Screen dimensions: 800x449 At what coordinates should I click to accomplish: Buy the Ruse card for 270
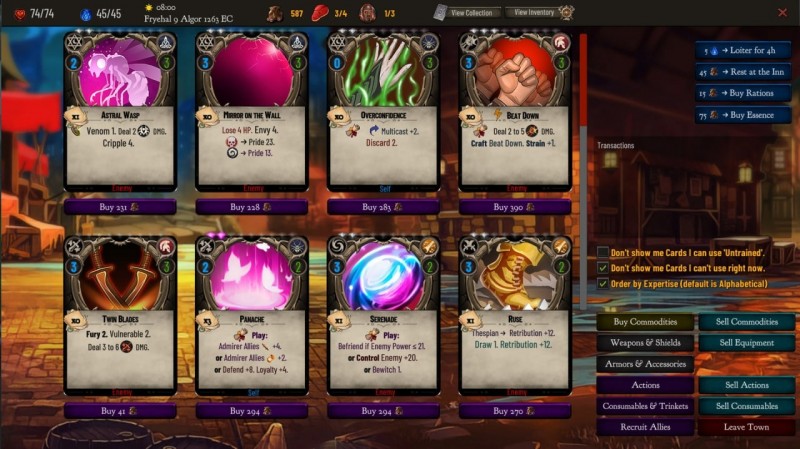[515, 410]
